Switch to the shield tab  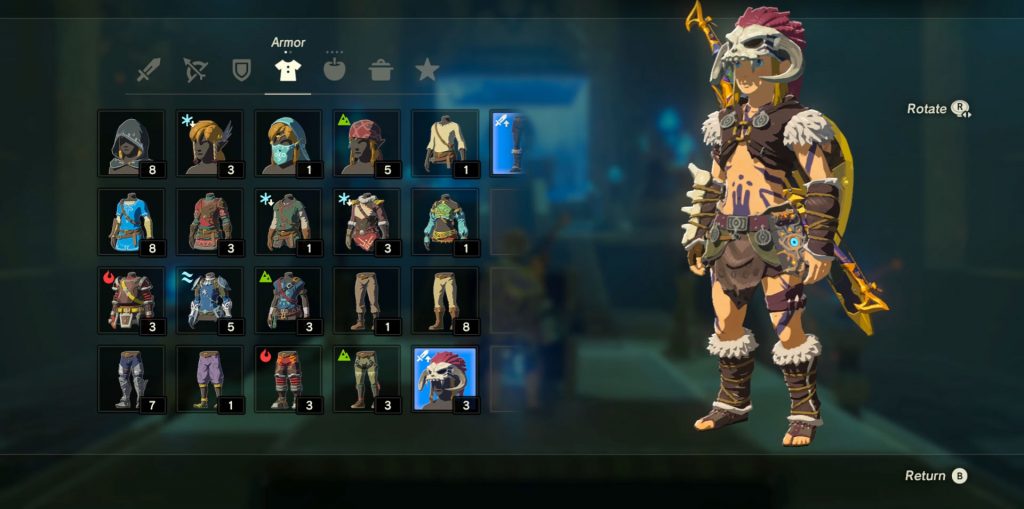tap(241, 71)
